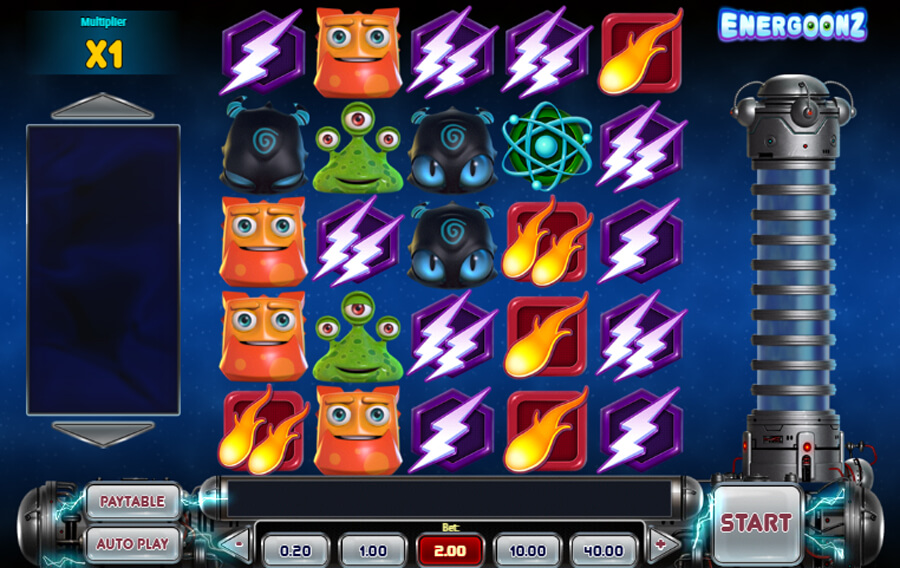Select the 2.00 bet button
900x568 pixels.
(449, 550)
